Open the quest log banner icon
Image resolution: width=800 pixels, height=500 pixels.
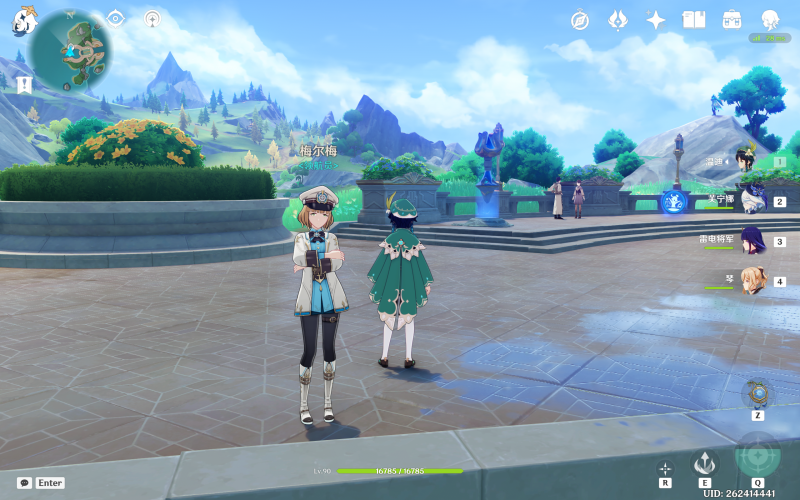24,84
